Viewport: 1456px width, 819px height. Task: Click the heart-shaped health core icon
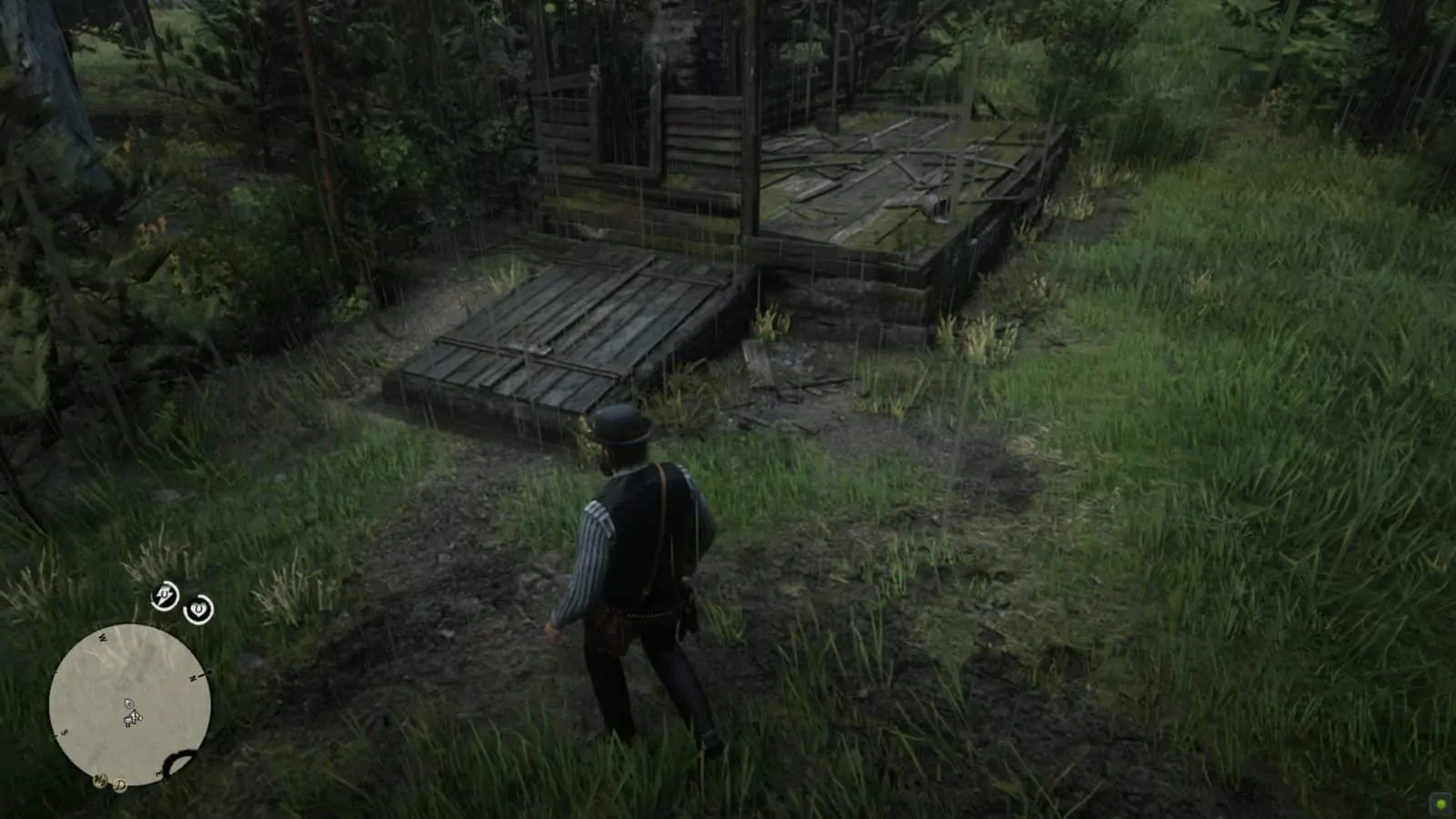pos(197,610)
